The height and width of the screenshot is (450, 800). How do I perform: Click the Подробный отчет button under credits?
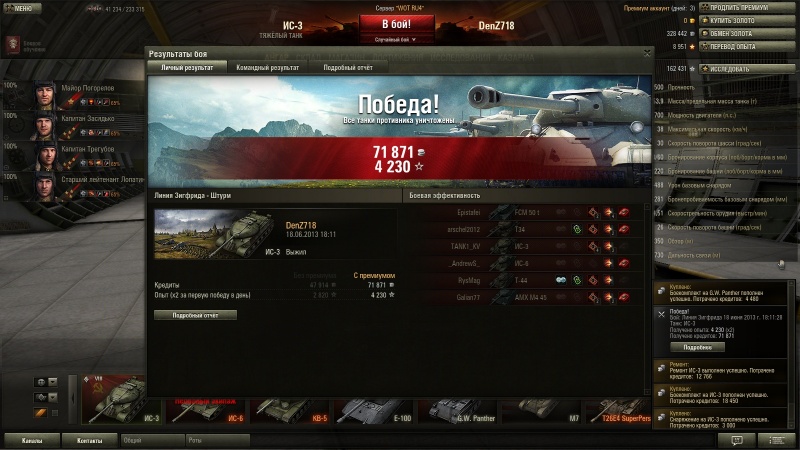click(x=195, y=315)
